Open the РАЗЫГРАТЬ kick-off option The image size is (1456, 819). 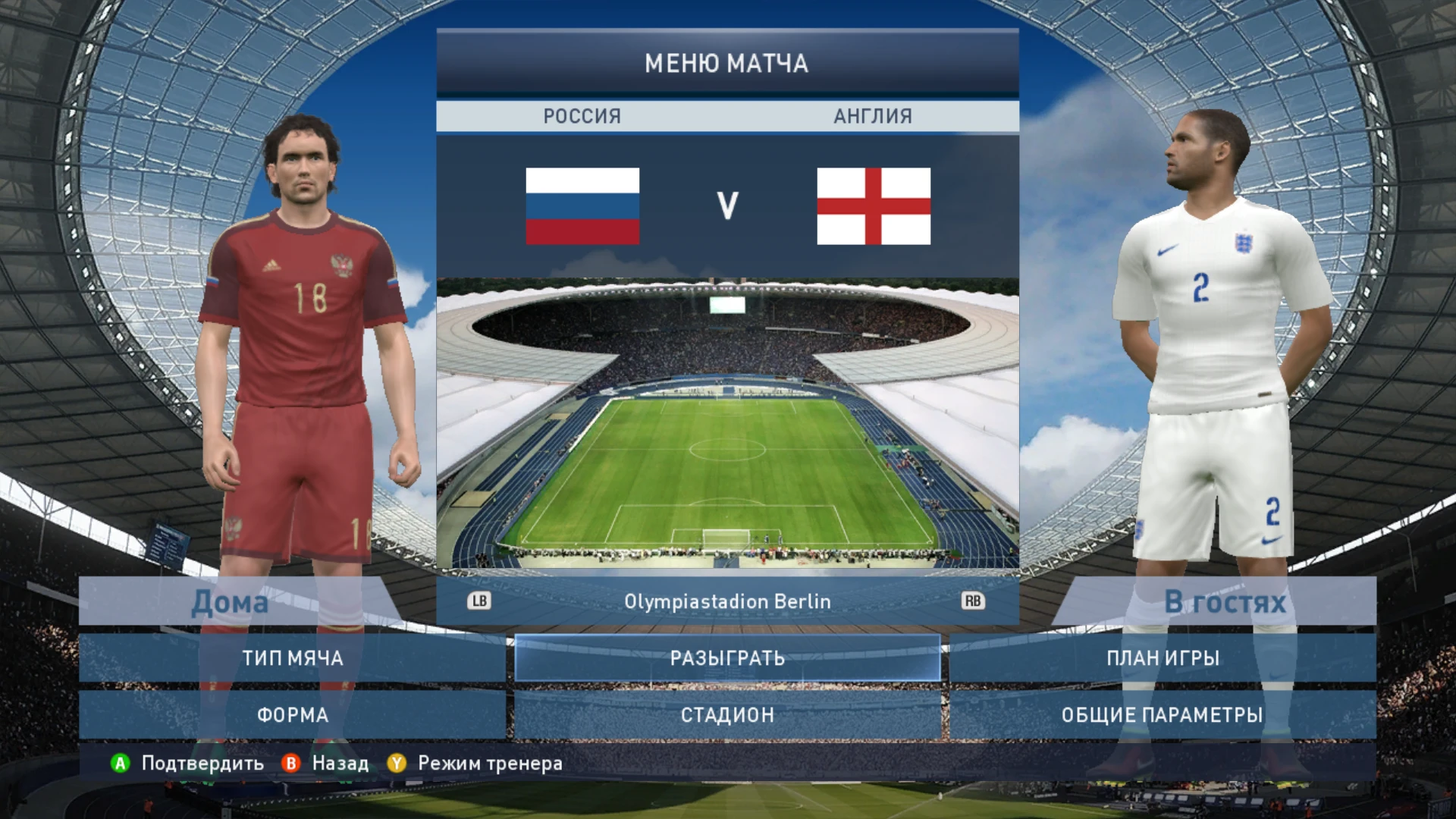click(x=726, y=658)
